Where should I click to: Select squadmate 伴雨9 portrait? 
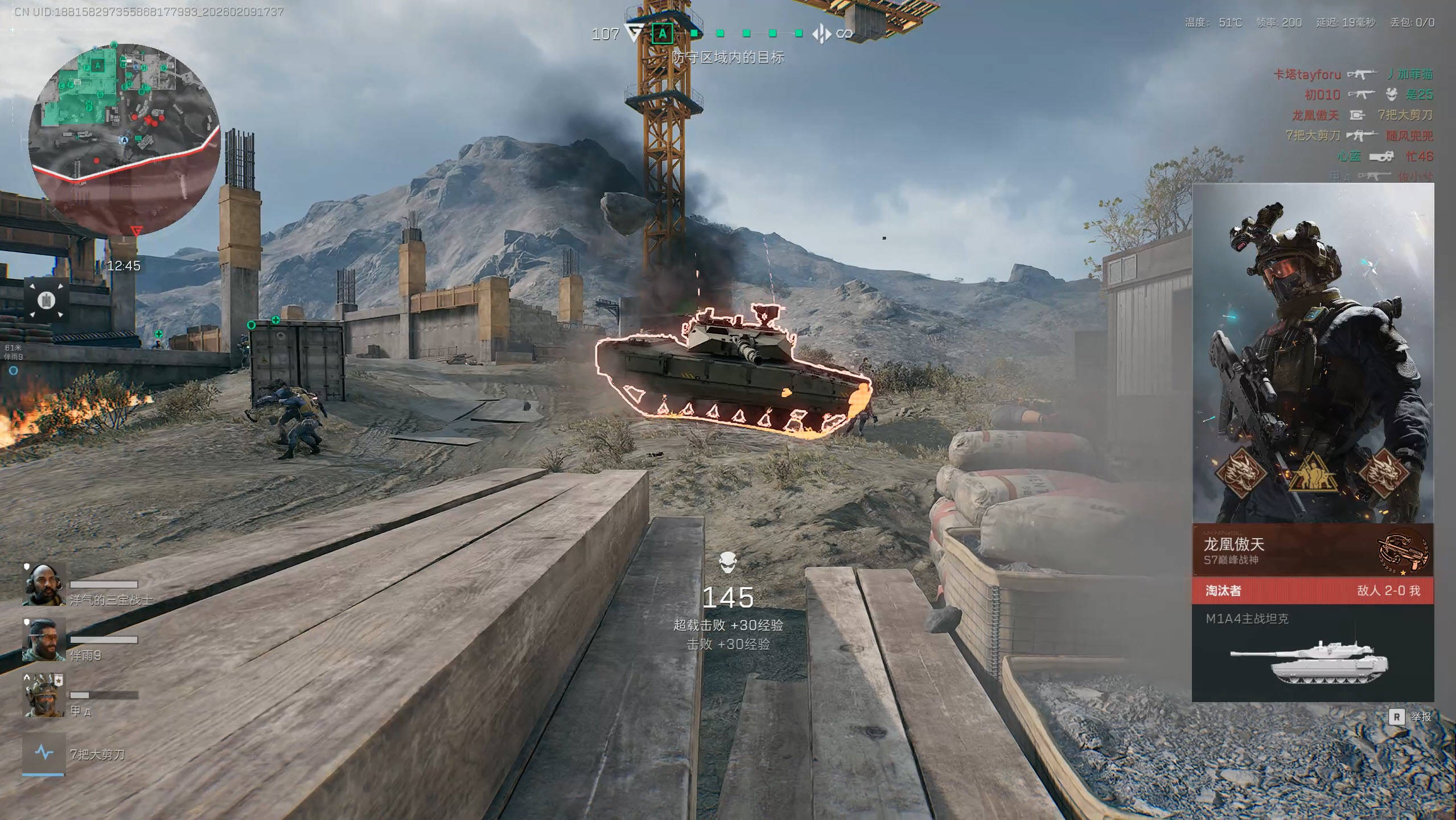coord(44,639)
